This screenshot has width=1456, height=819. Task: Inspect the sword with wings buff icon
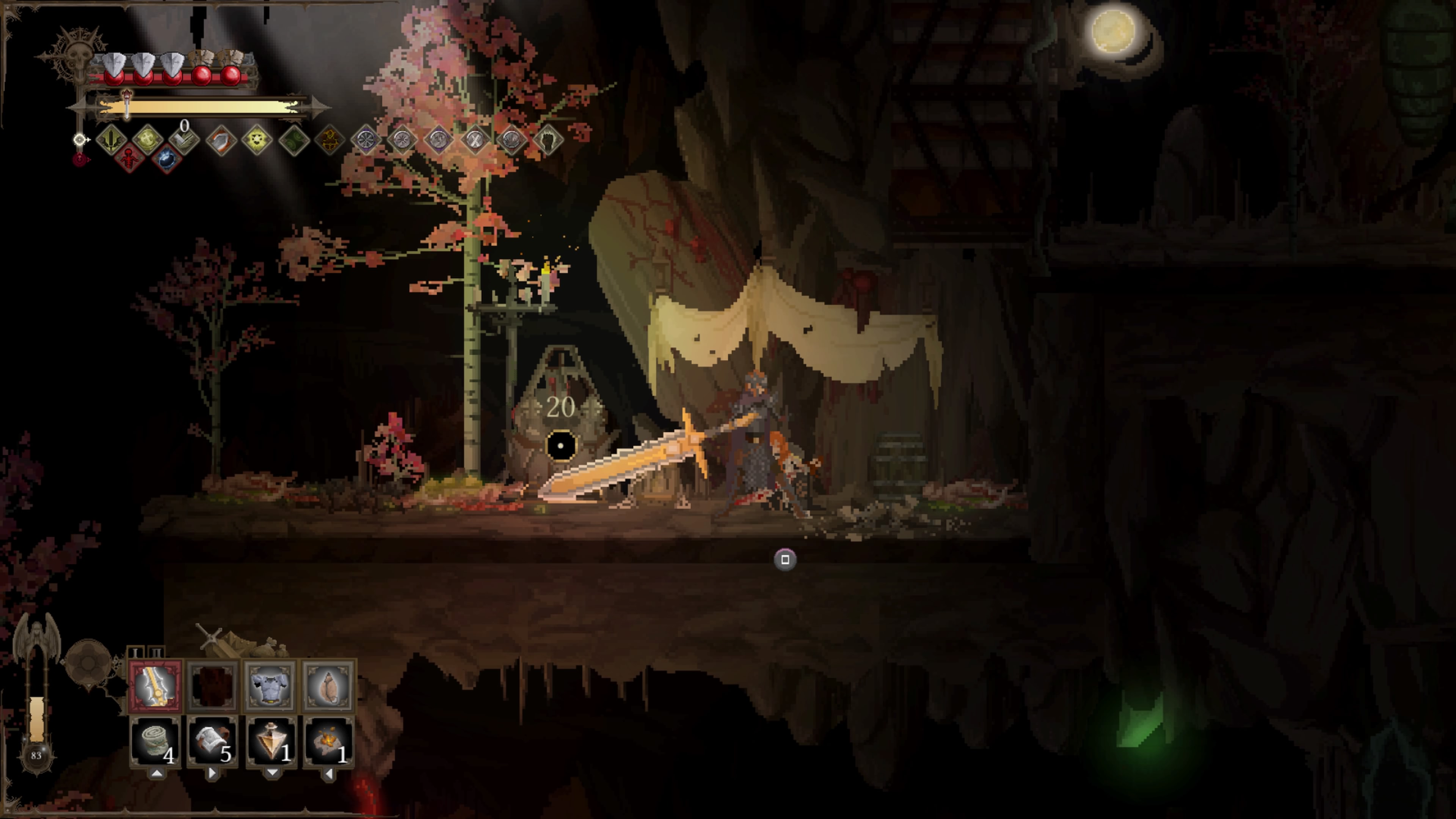(111, 139)
